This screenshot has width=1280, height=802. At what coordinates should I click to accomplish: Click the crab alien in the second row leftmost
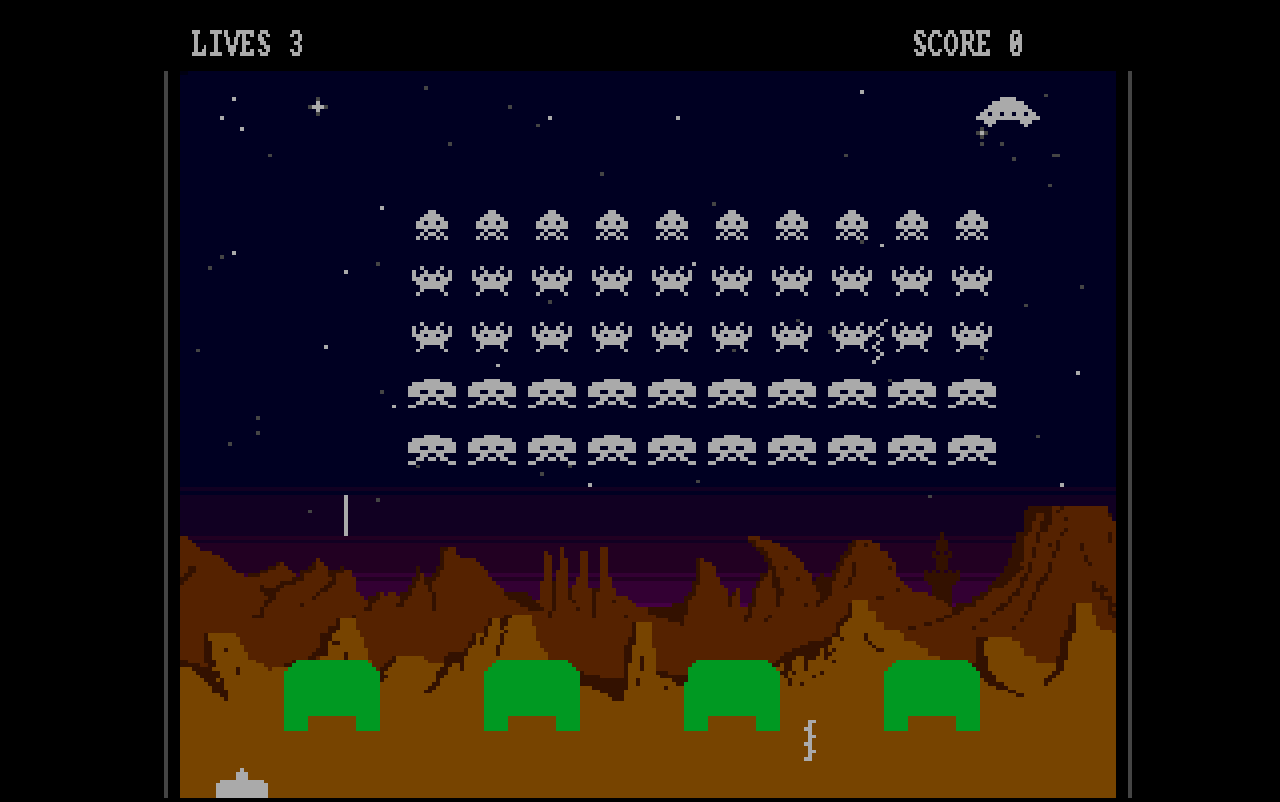(x=432, y=280)
